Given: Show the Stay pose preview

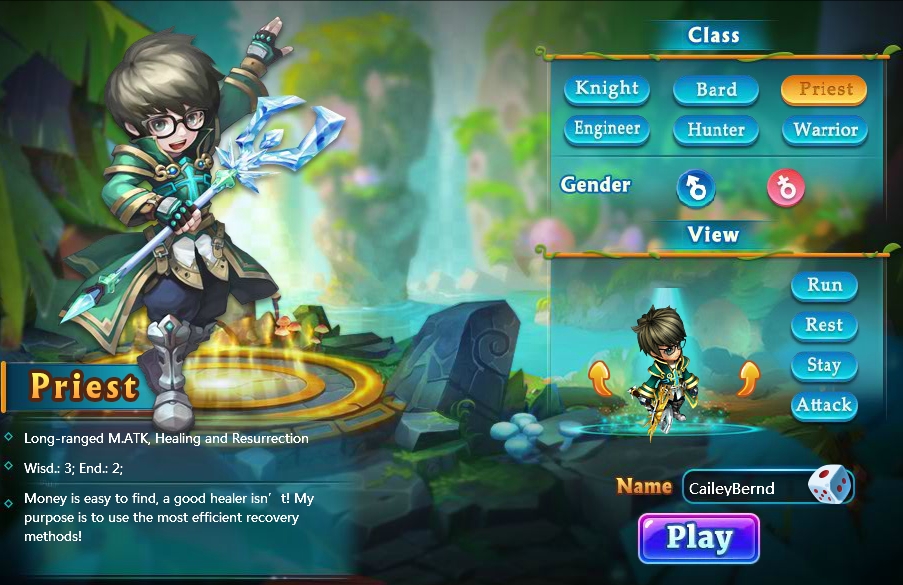Looking at the screenshot, I should coord(824,365).
